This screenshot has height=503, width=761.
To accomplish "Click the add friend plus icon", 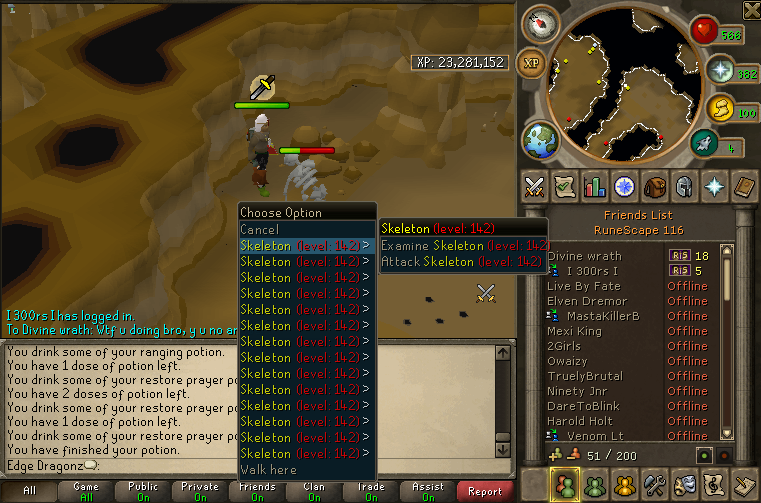I will [556, 456].
